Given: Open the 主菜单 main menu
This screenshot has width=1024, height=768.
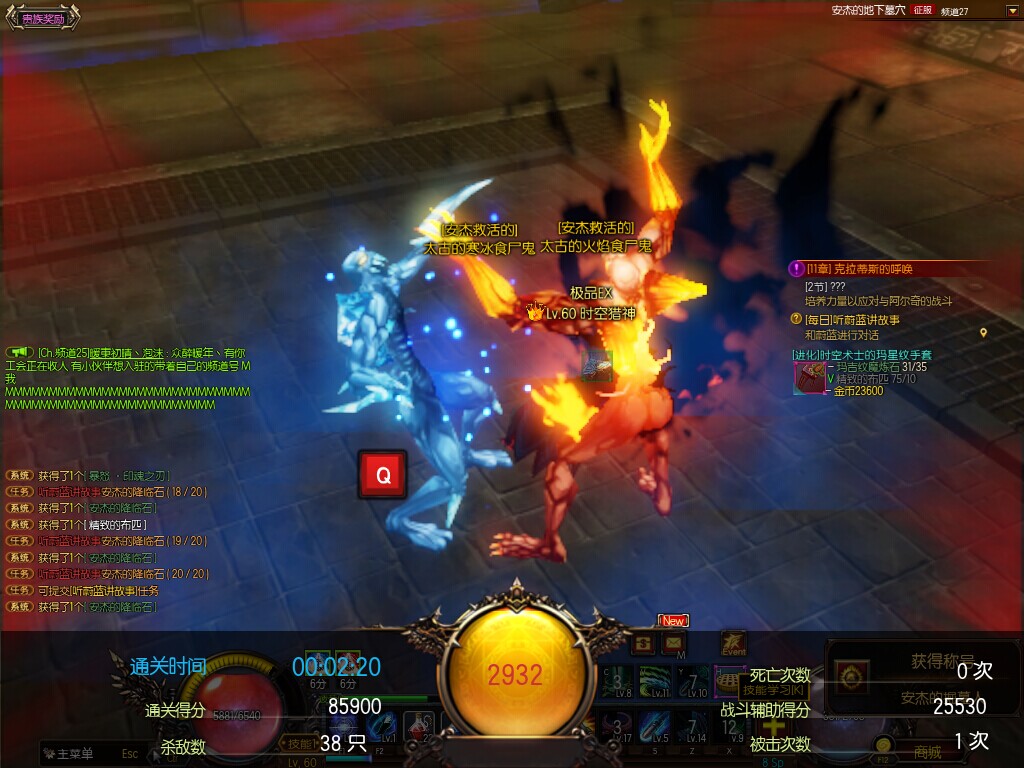Looking at the screenshot, I should [75, 754].
